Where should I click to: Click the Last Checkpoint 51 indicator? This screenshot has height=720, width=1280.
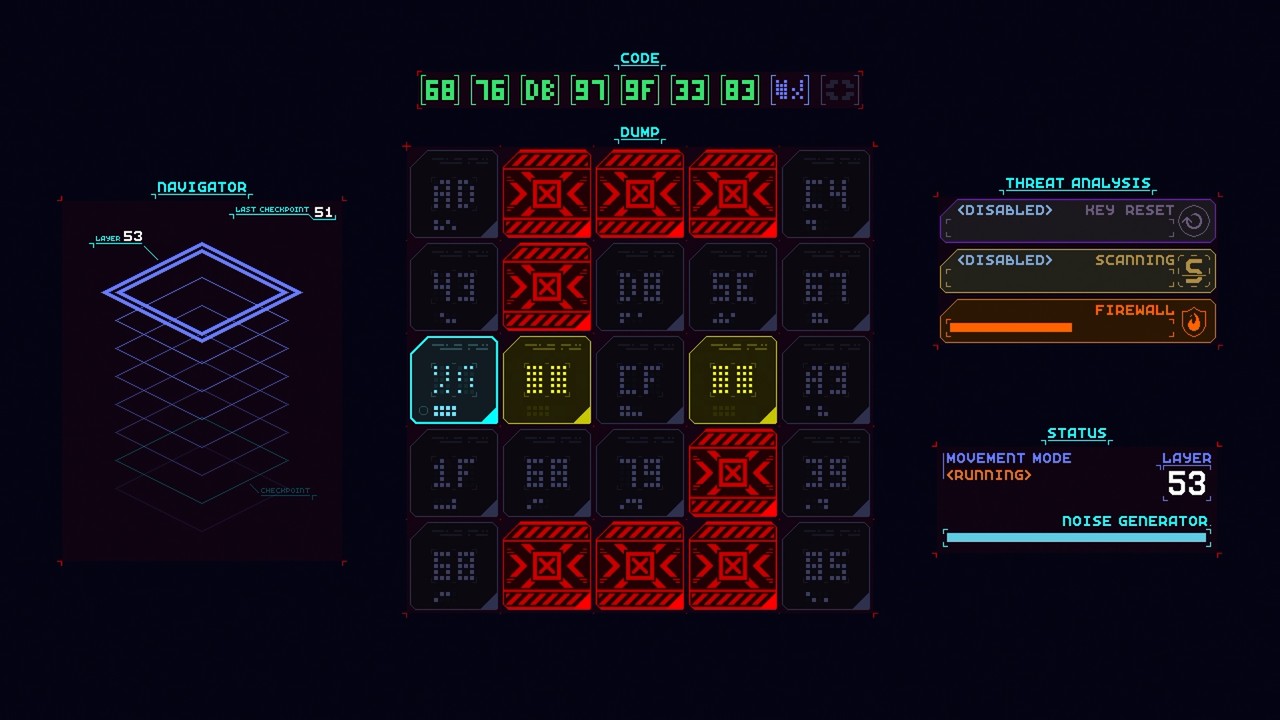point(283,212)
